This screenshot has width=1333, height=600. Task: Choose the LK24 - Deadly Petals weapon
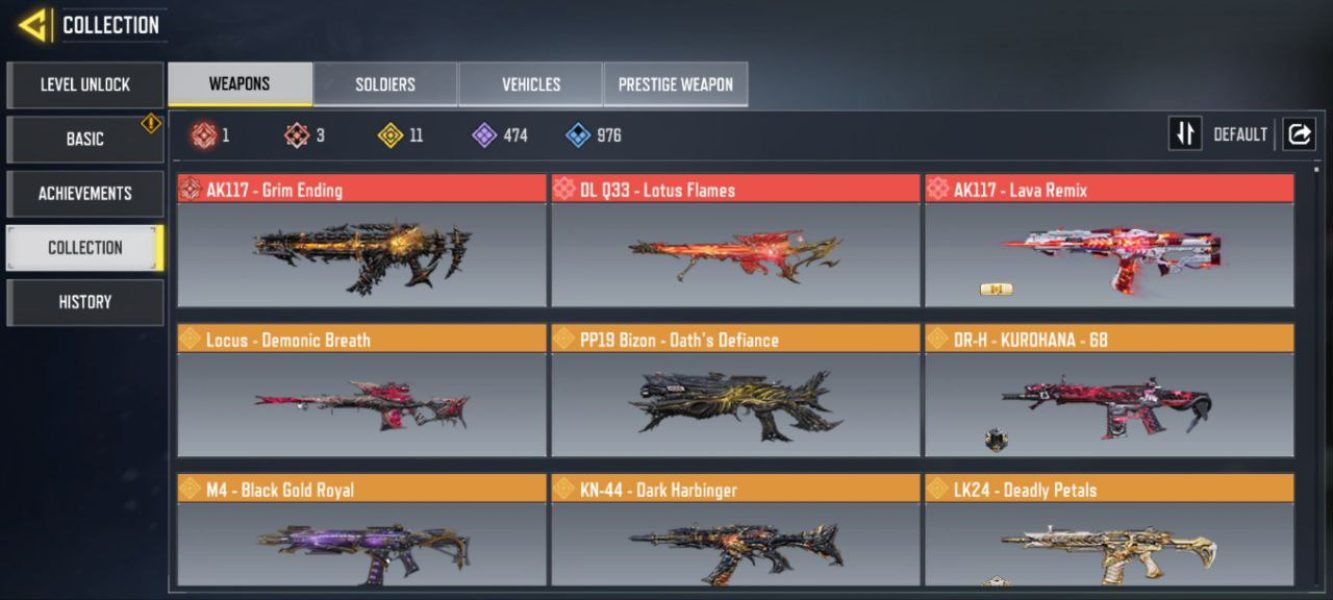tap(1109, 531)
